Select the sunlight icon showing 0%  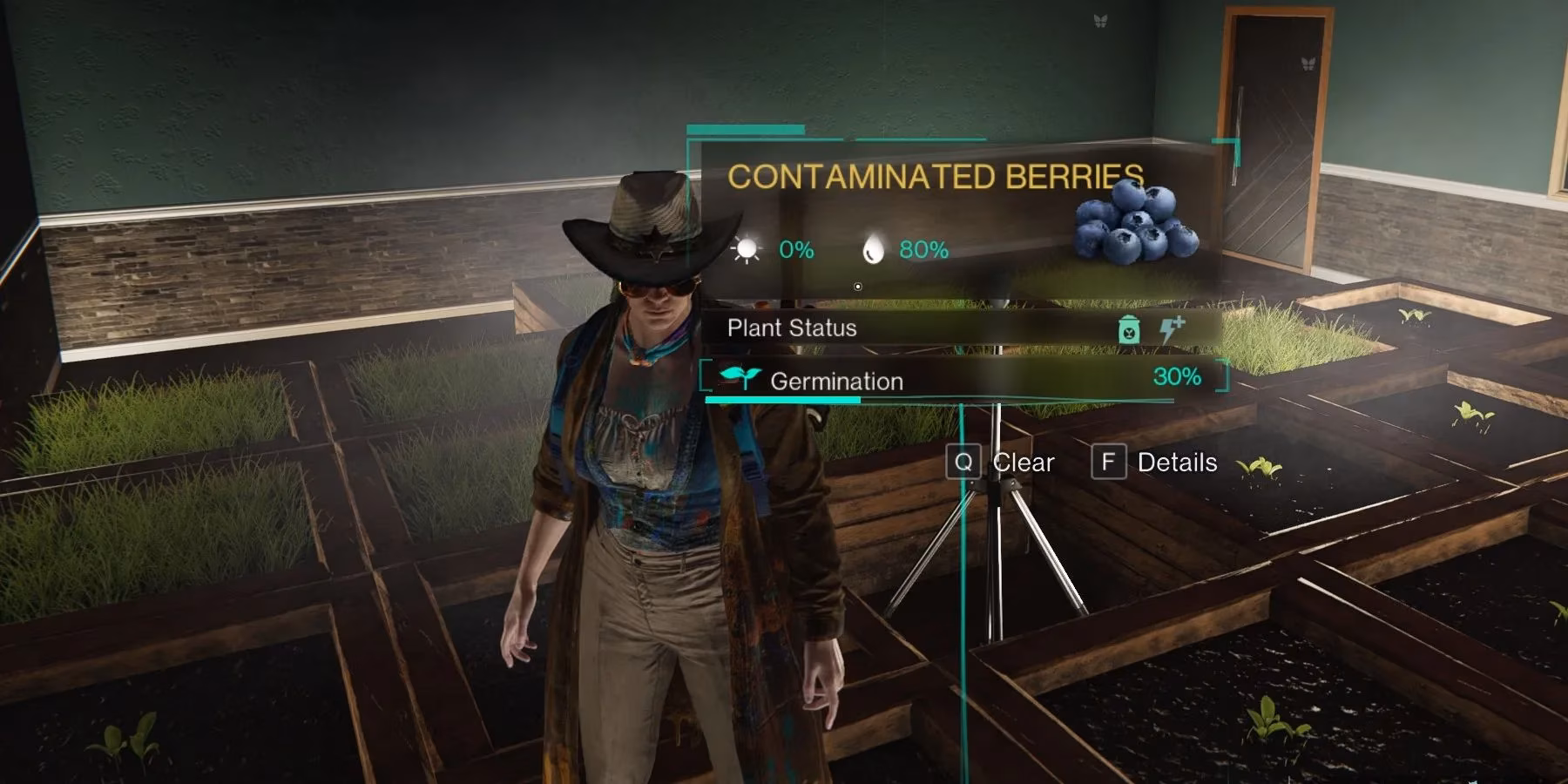747,250
